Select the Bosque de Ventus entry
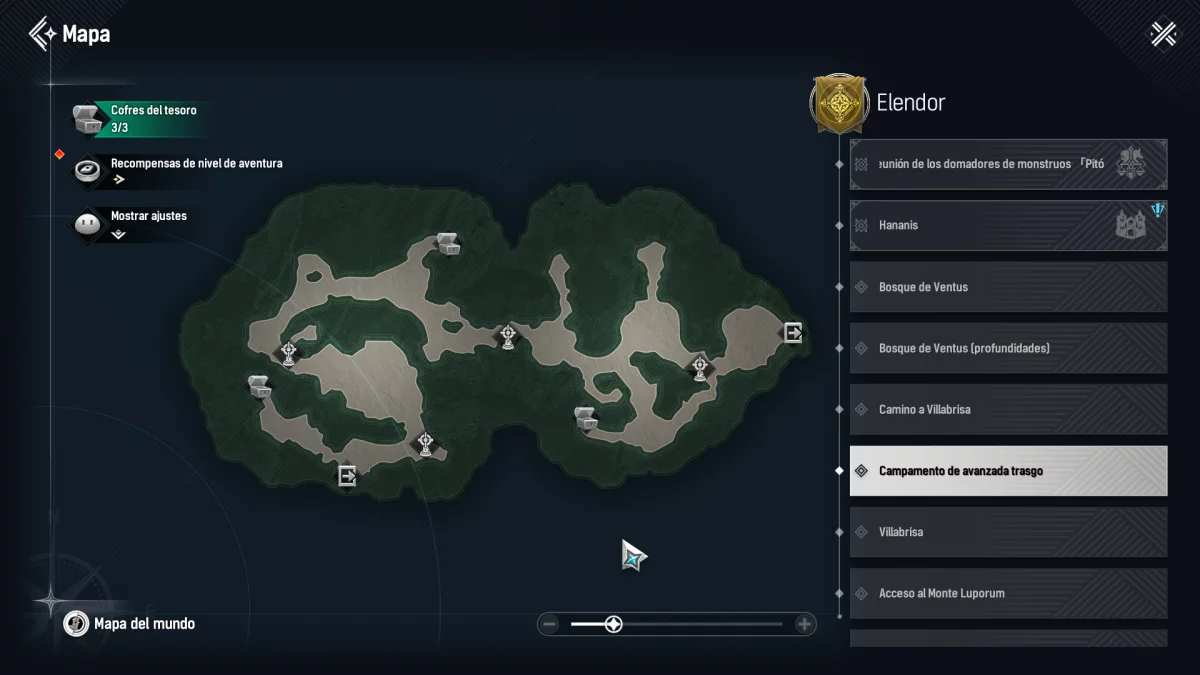The height and width of the screenshot is (675, 1200). pyautogui.click(x=1008, y=287)
